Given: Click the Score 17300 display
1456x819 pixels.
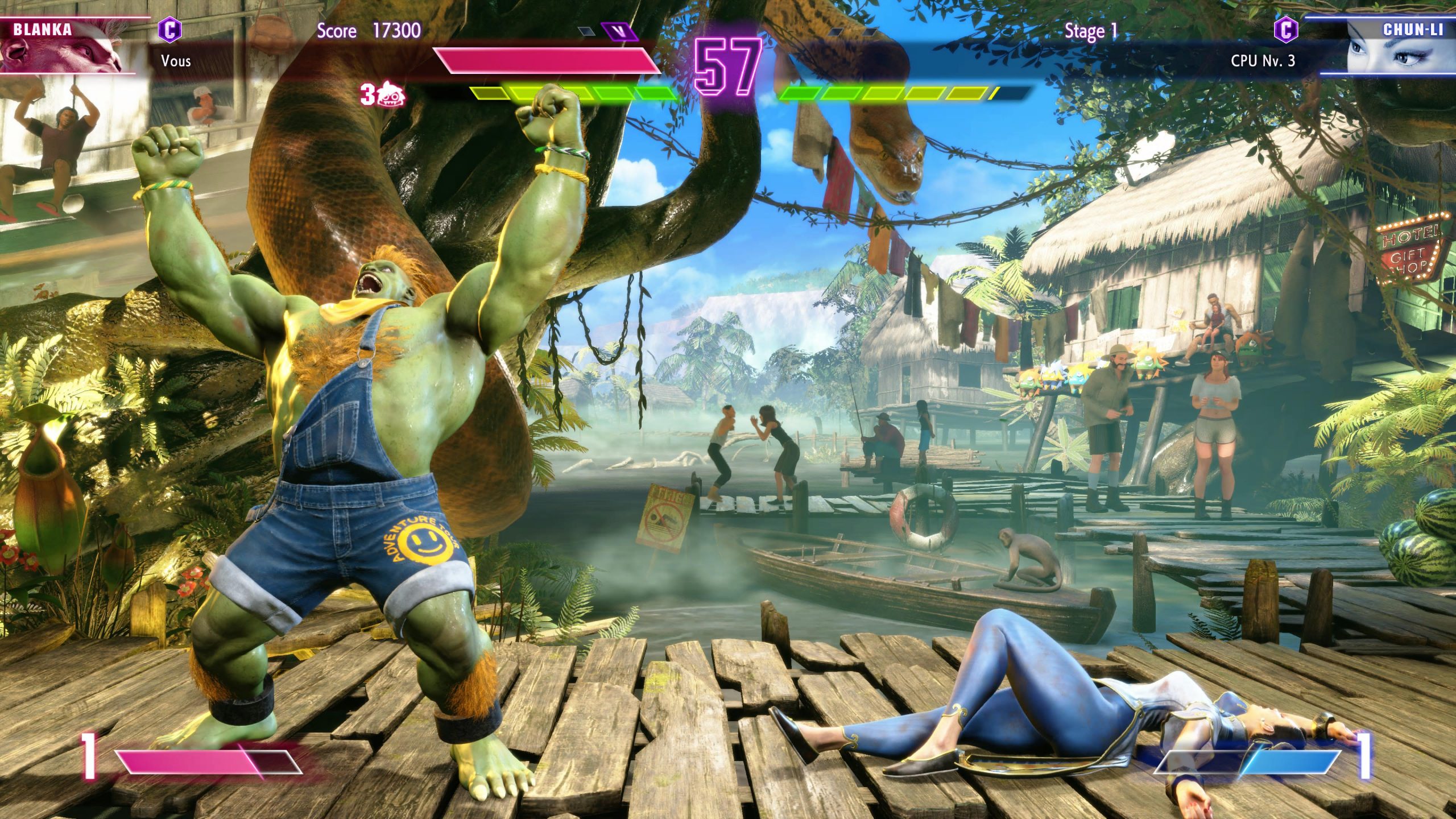Looking at the screenshot, I should (368, 32).
